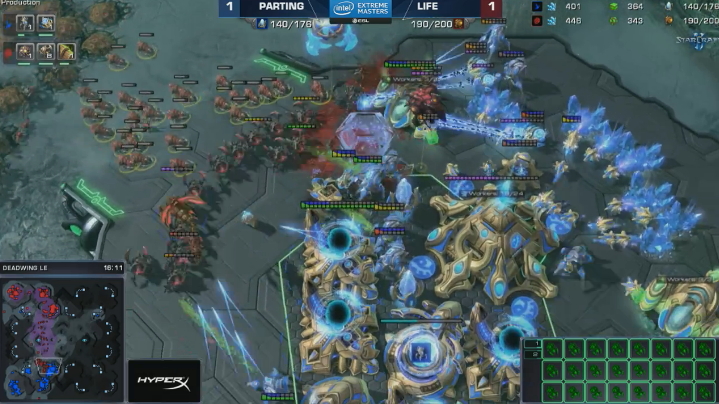The image size is (719, 404).
Task: Switch to selection page 2
Action: 535,353
